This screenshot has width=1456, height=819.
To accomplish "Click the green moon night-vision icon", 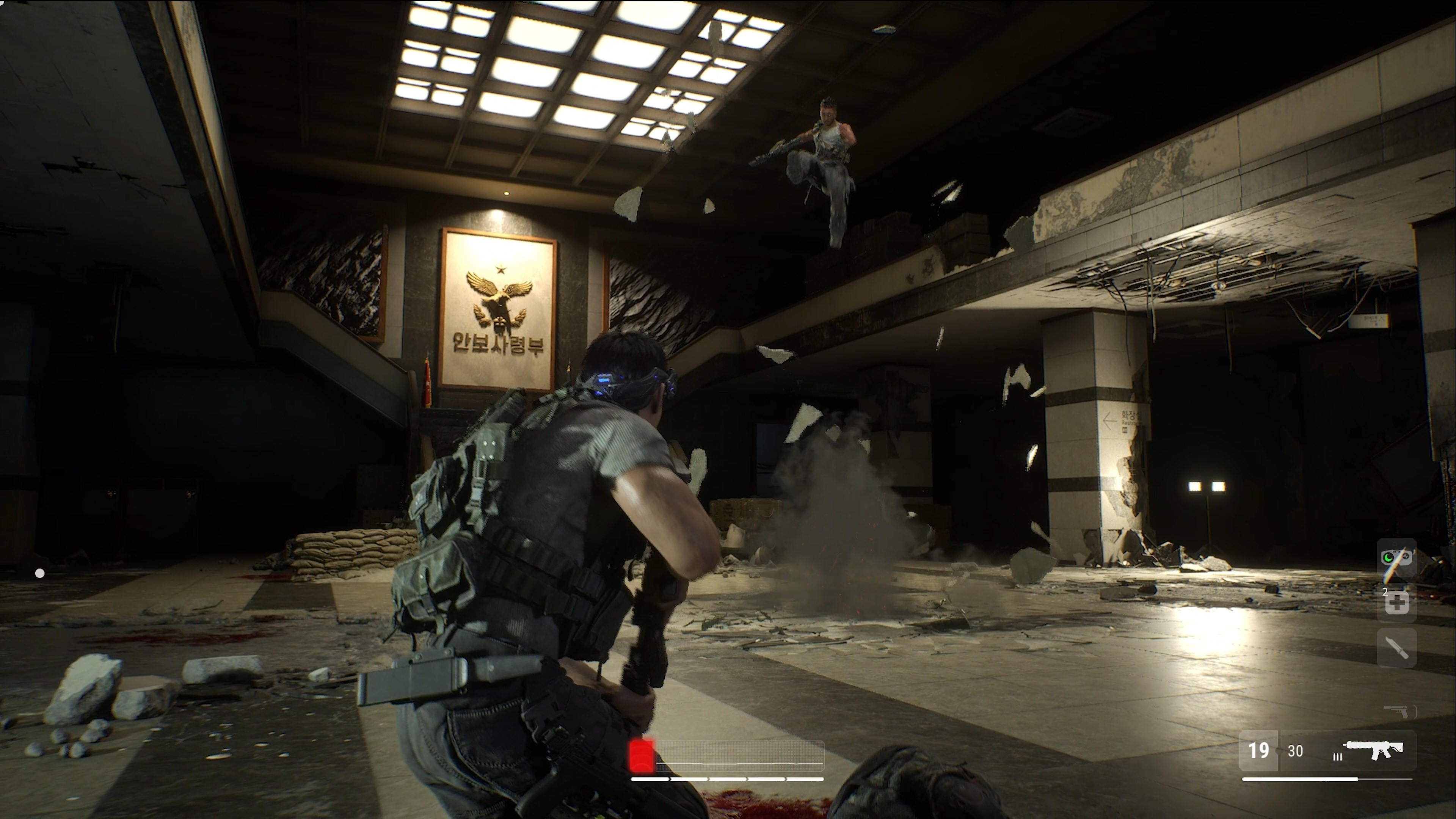I will click(1388, 558).
